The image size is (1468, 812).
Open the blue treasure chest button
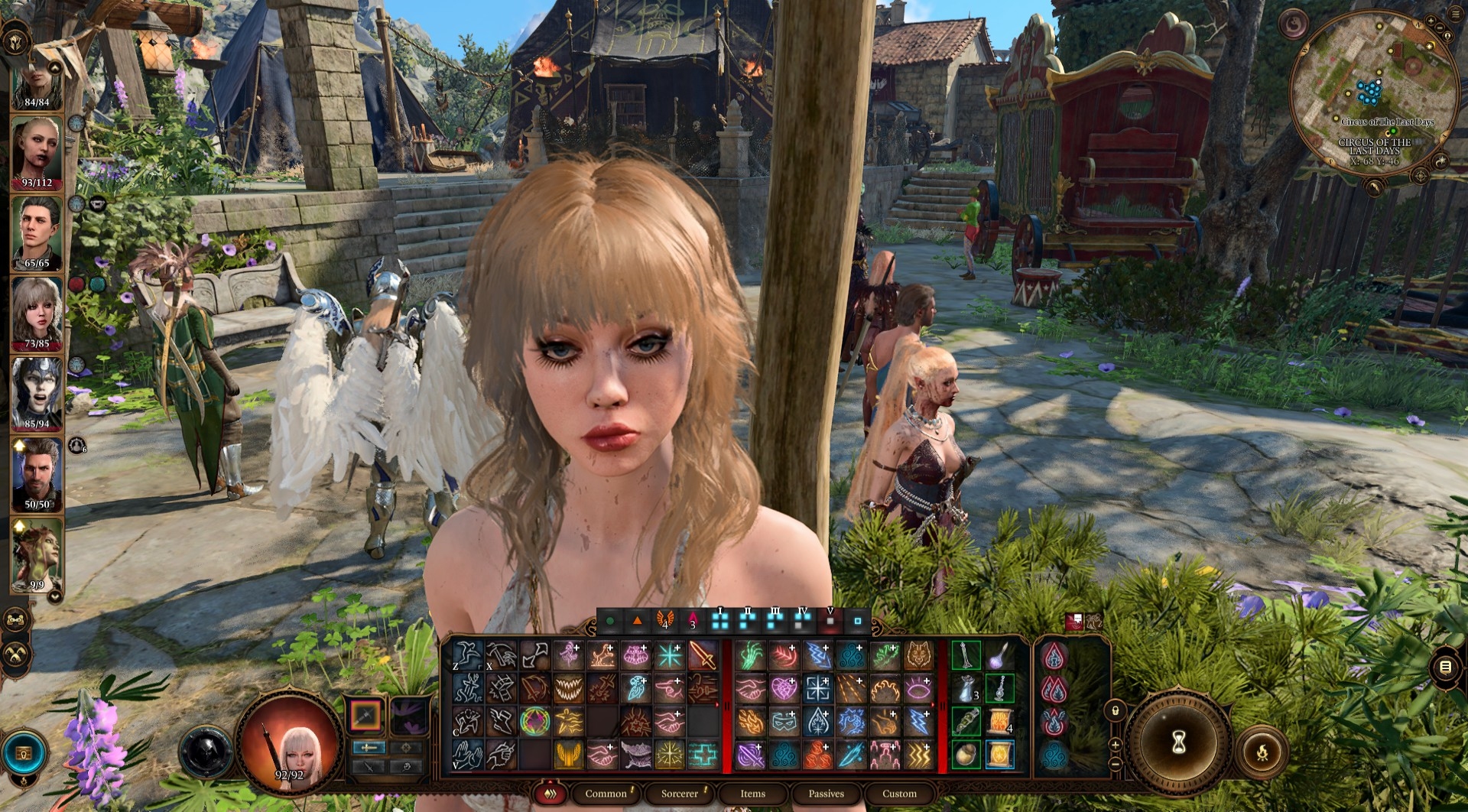pyautogui.click(x=24, y=754)
